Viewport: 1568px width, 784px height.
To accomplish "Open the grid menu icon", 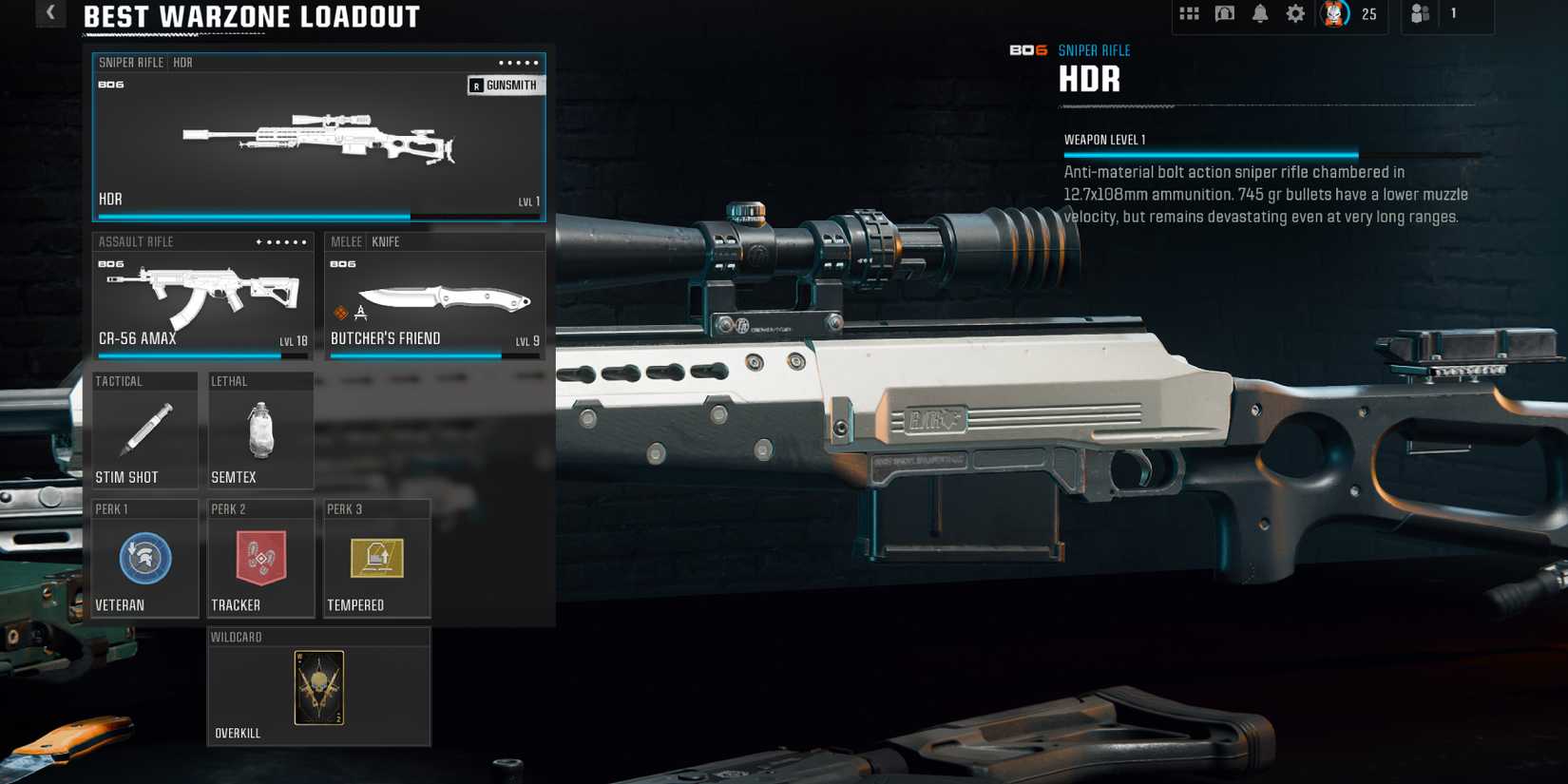I will [x=1189, y=13].
